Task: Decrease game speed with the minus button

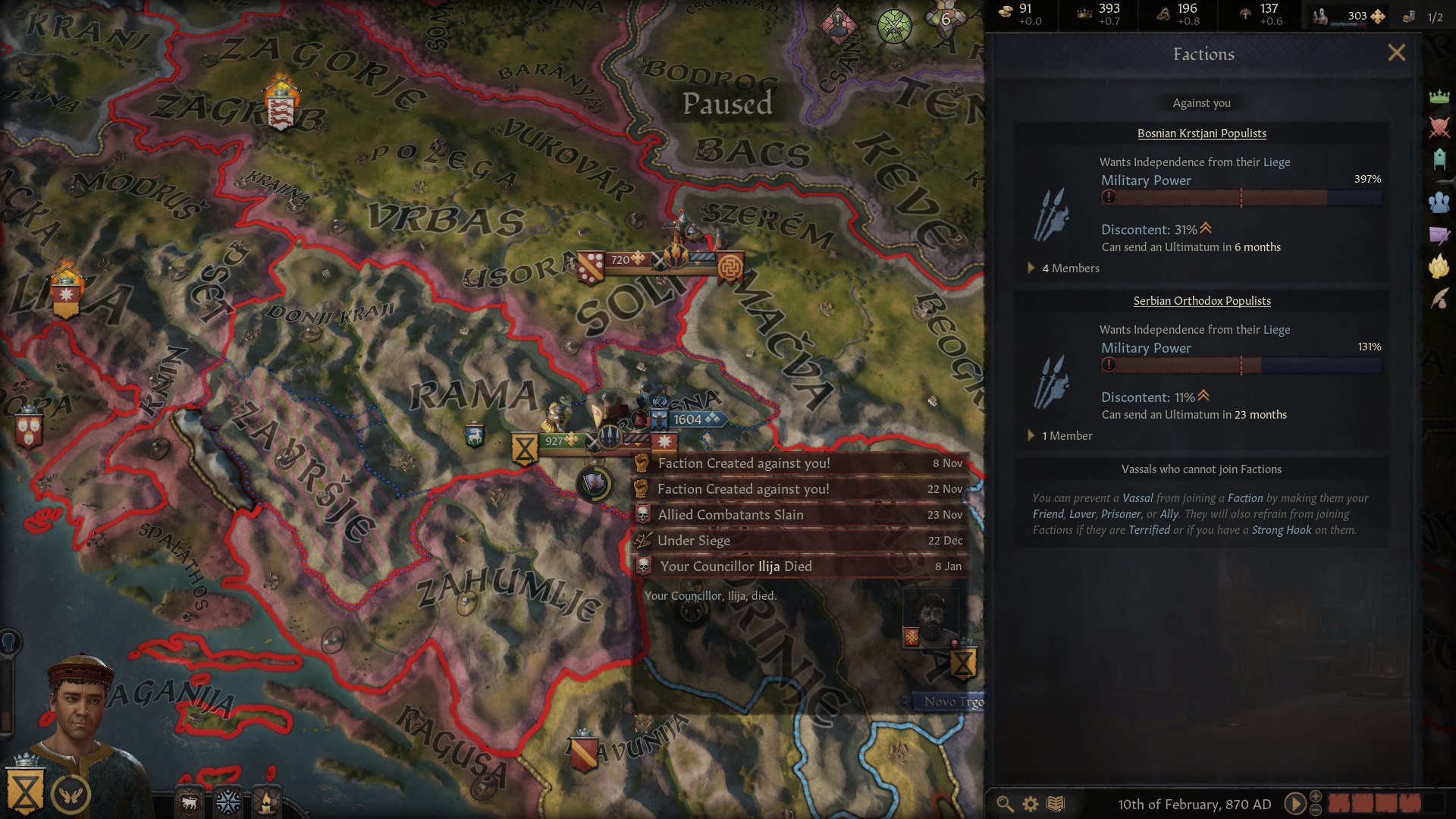Action: 1316,811
